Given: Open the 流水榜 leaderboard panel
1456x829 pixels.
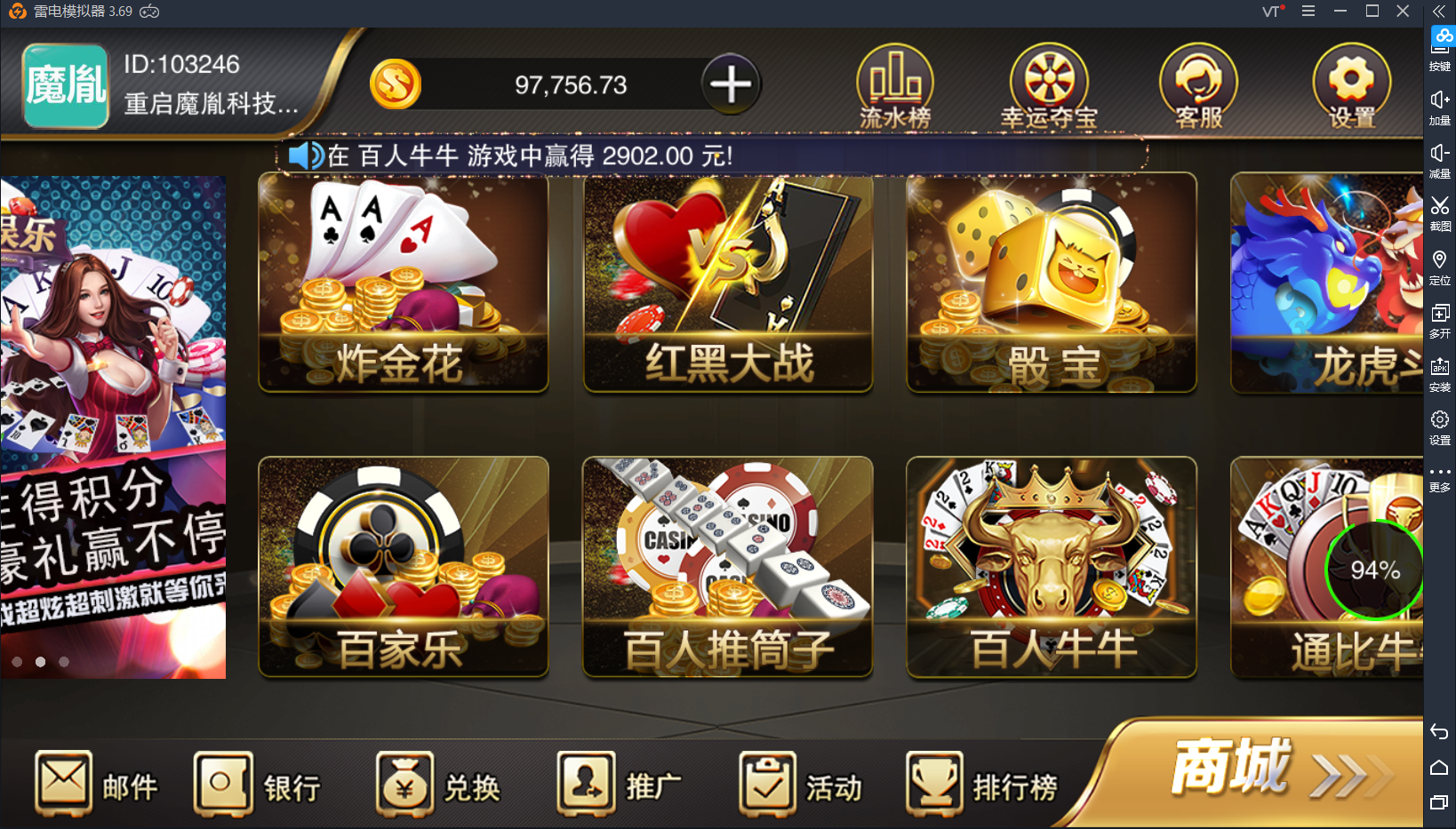Looking at the screenshot, I should (895, 84).
